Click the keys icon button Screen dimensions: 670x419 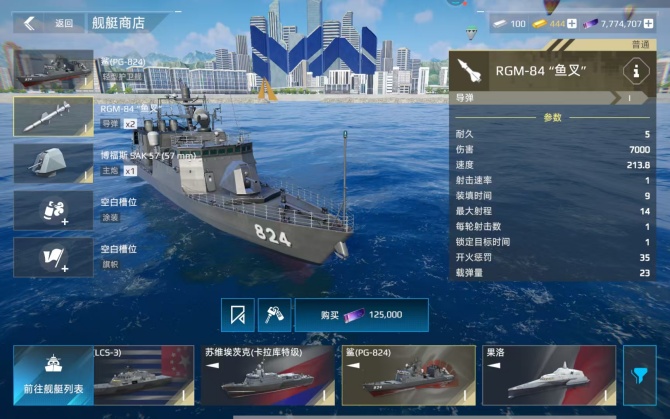[x=271, y=315]
